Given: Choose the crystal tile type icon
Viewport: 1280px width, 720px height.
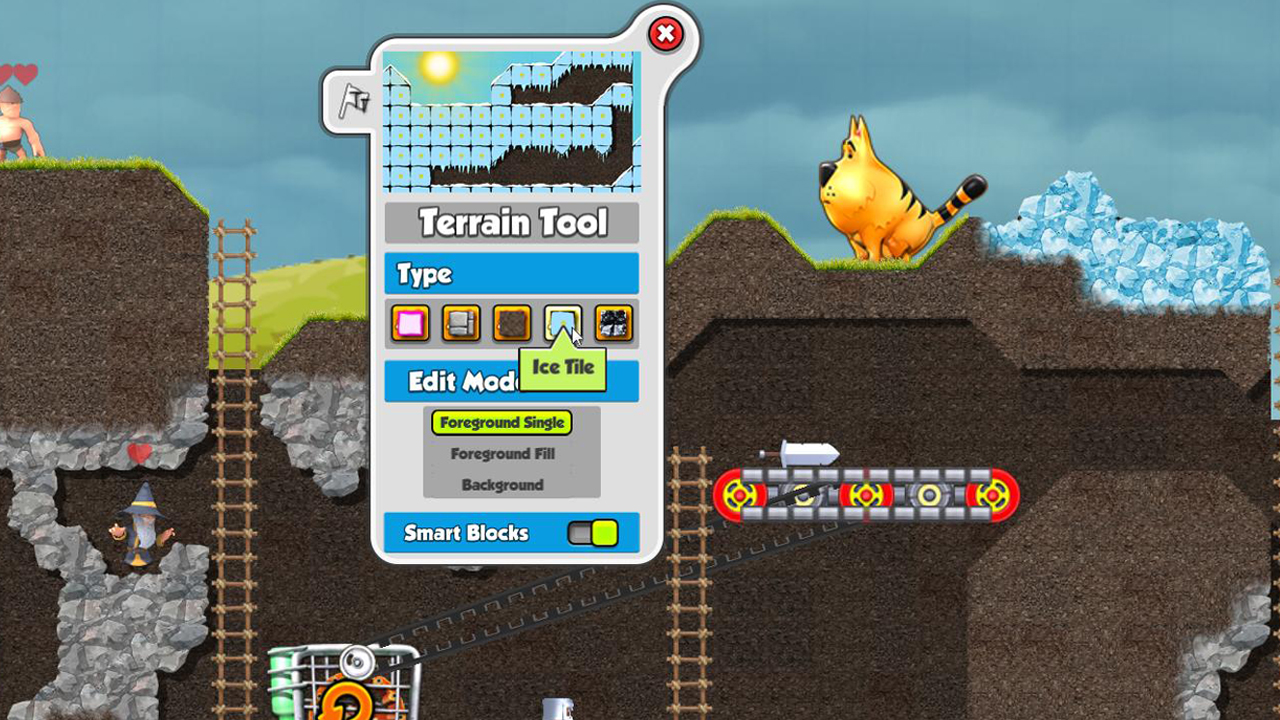Looking at the screenshot, I should (613, 324).
